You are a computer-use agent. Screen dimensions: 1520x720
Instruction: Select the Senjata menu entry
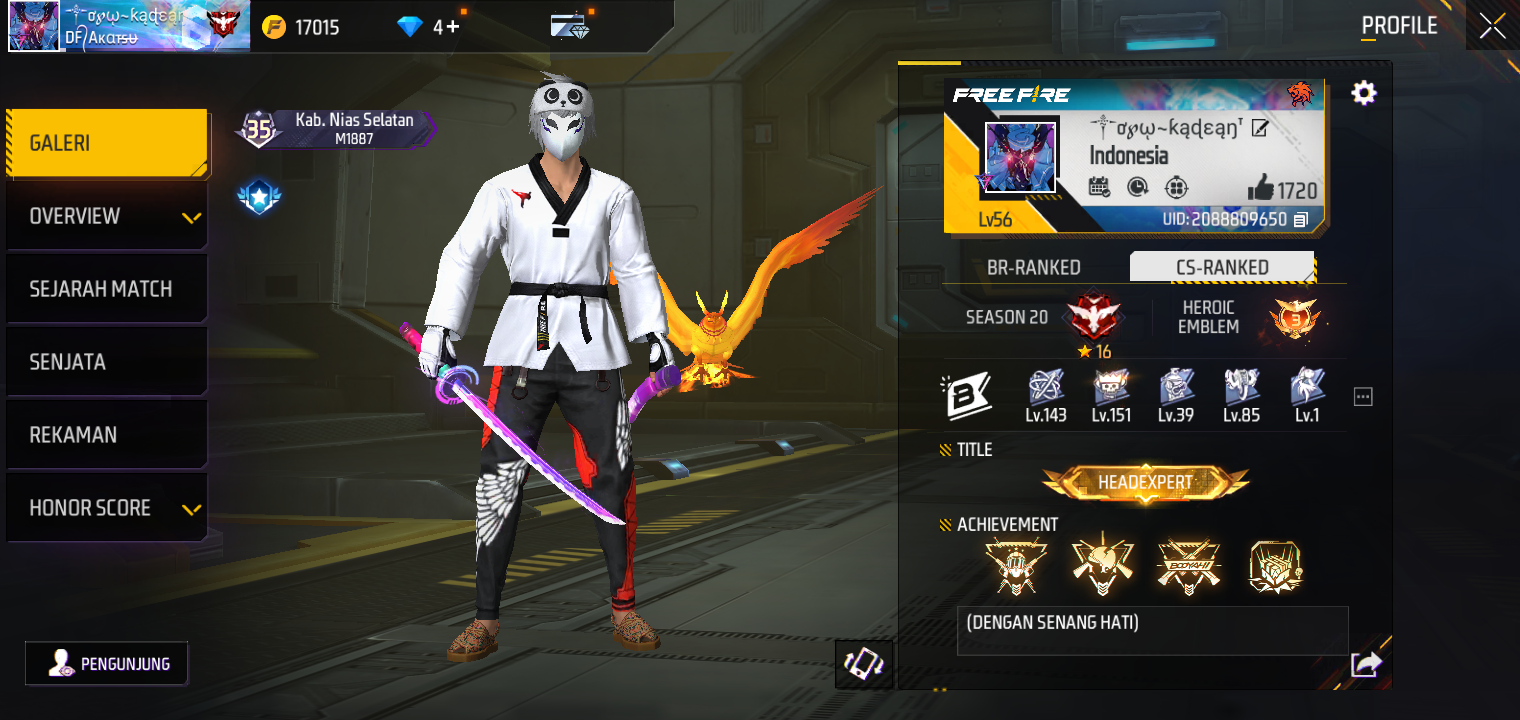106,362
